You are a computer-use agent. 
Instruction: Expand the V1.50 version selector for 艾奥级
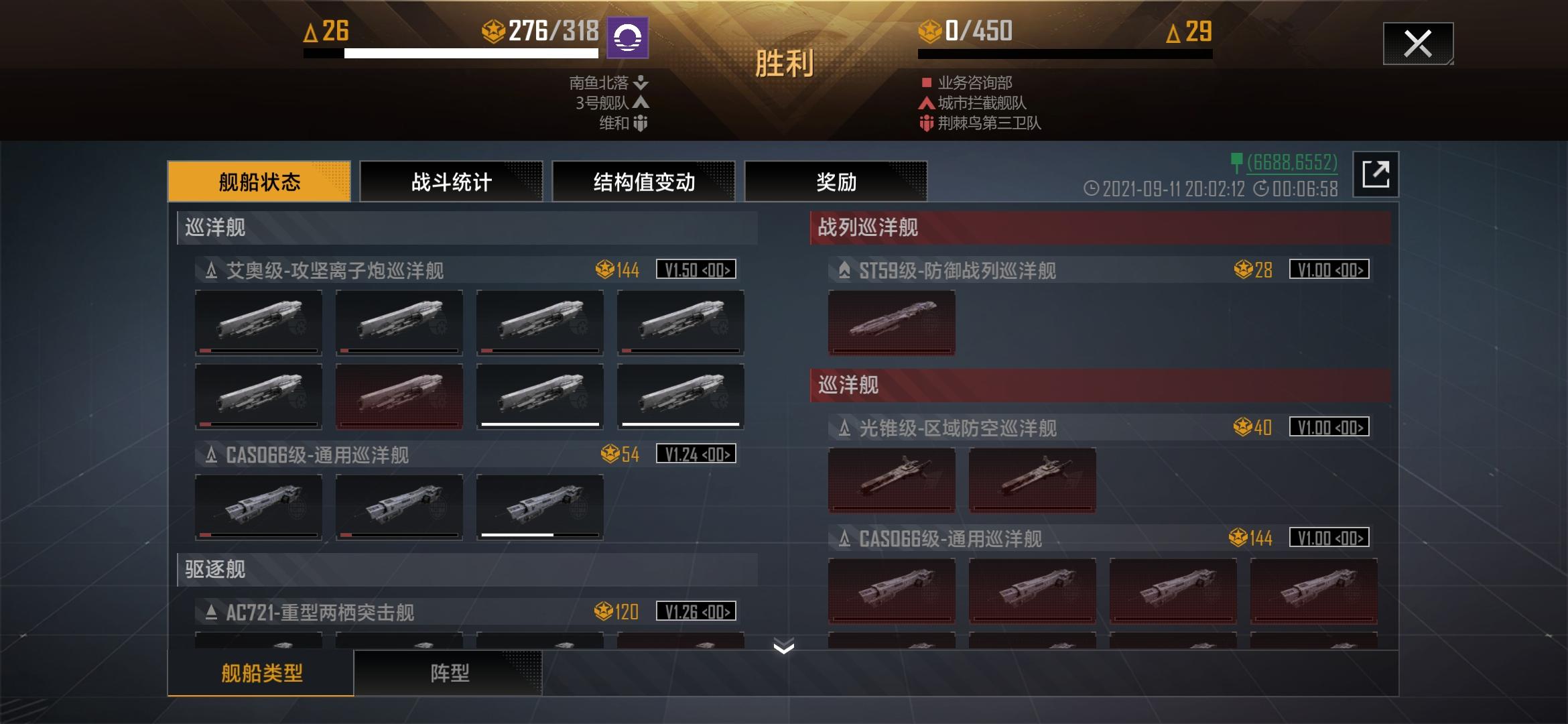(696, 270)
